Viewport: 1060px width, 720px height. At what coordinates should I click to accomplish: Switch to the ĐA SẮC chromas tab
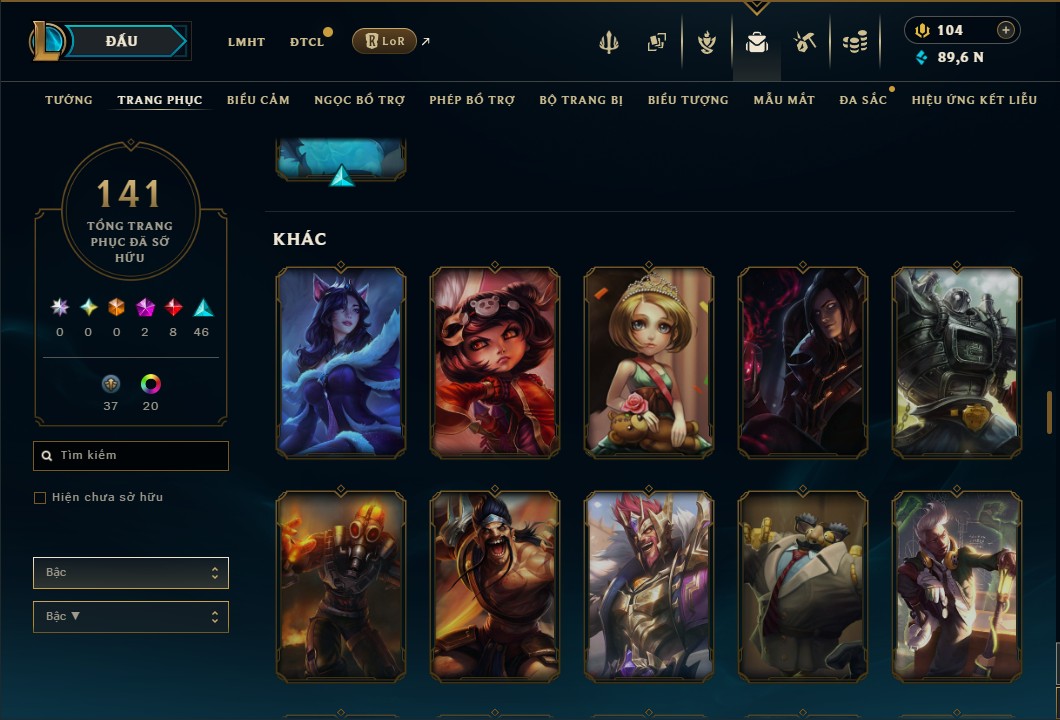(x=863, y=100)
